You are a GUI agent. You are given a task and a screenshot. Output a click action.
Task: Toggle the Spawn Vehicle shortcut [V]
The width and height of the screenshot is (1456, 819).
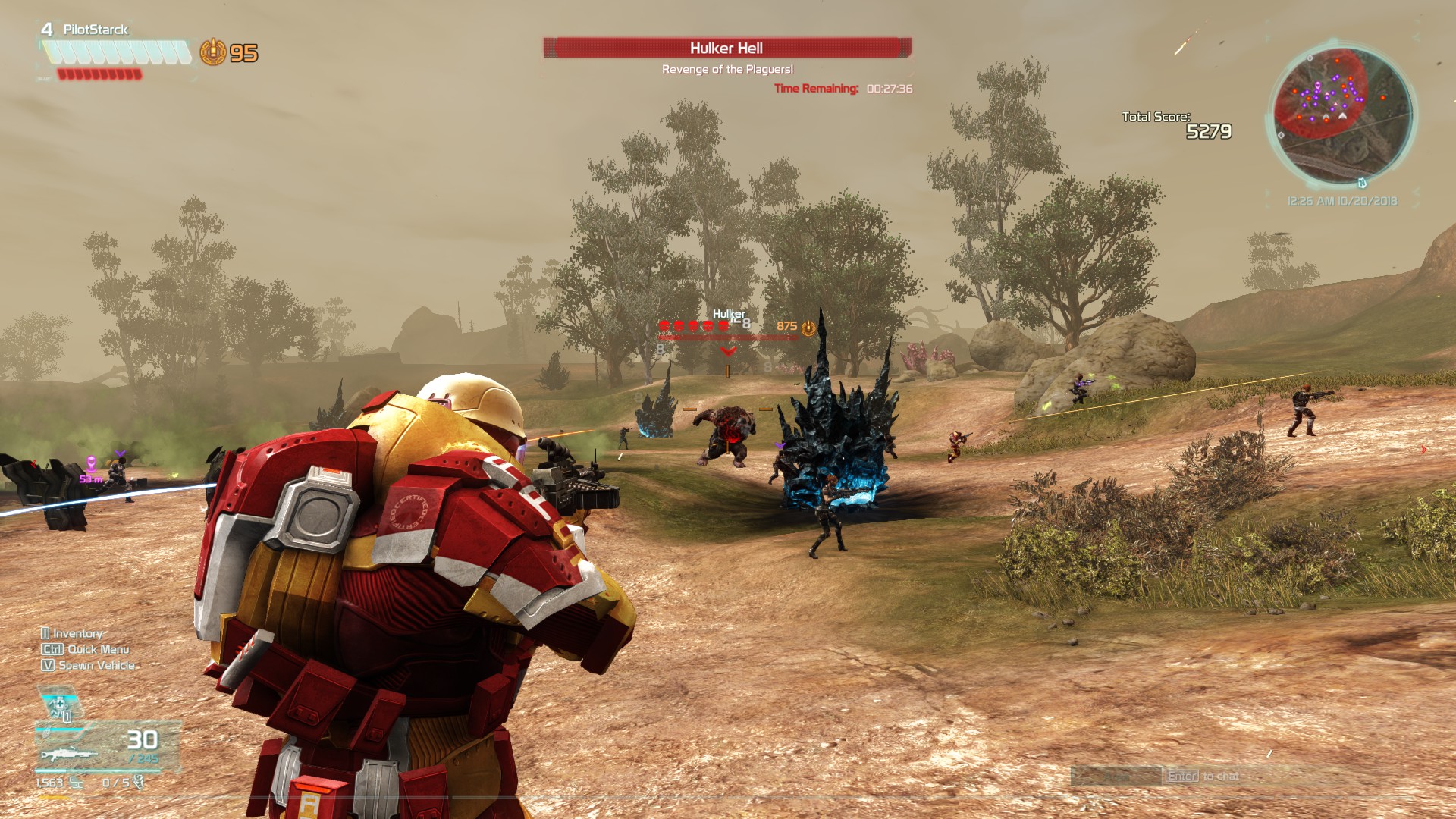47,665
